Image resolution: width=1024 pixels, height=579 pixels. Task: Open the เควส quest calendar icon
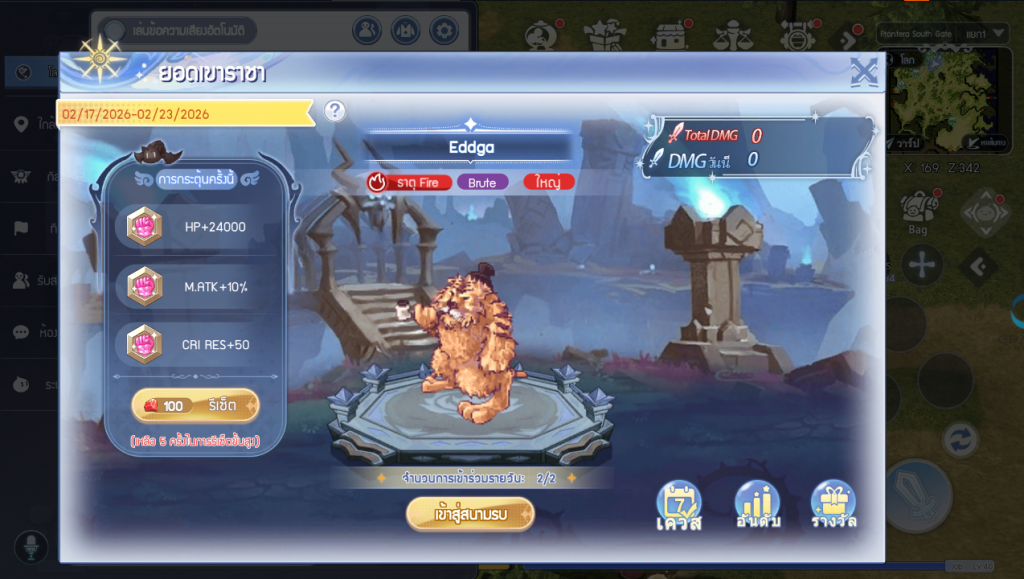coord(679,506)
